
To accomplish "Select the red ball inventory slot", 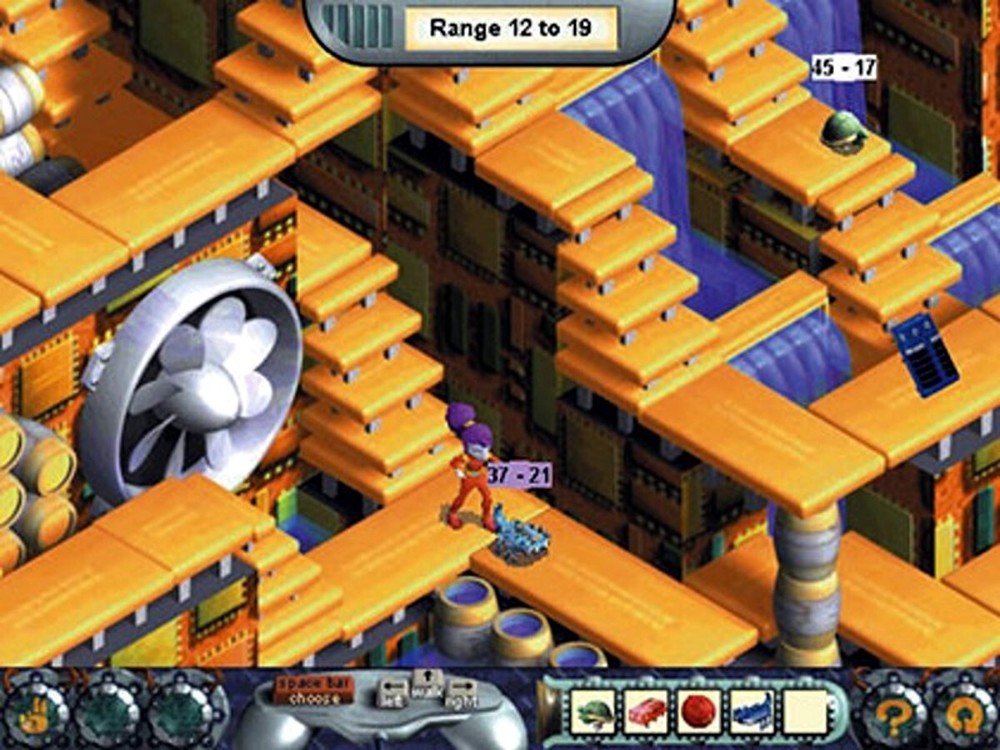I will click(698, 711).
